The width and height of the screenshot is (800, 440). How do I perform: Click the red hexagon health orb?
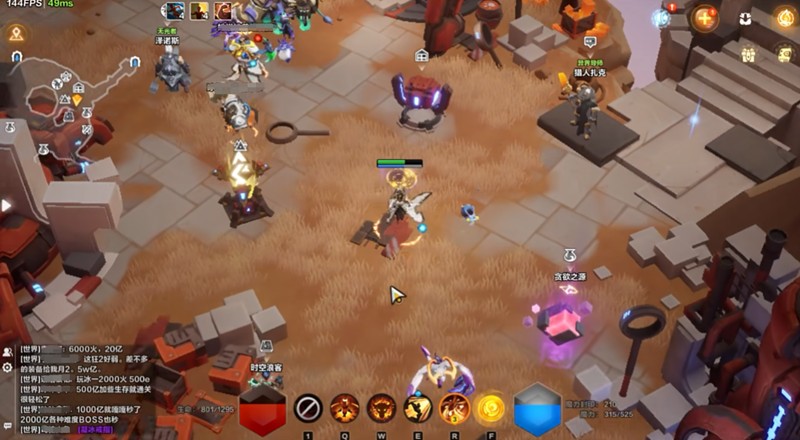(262, 410)
